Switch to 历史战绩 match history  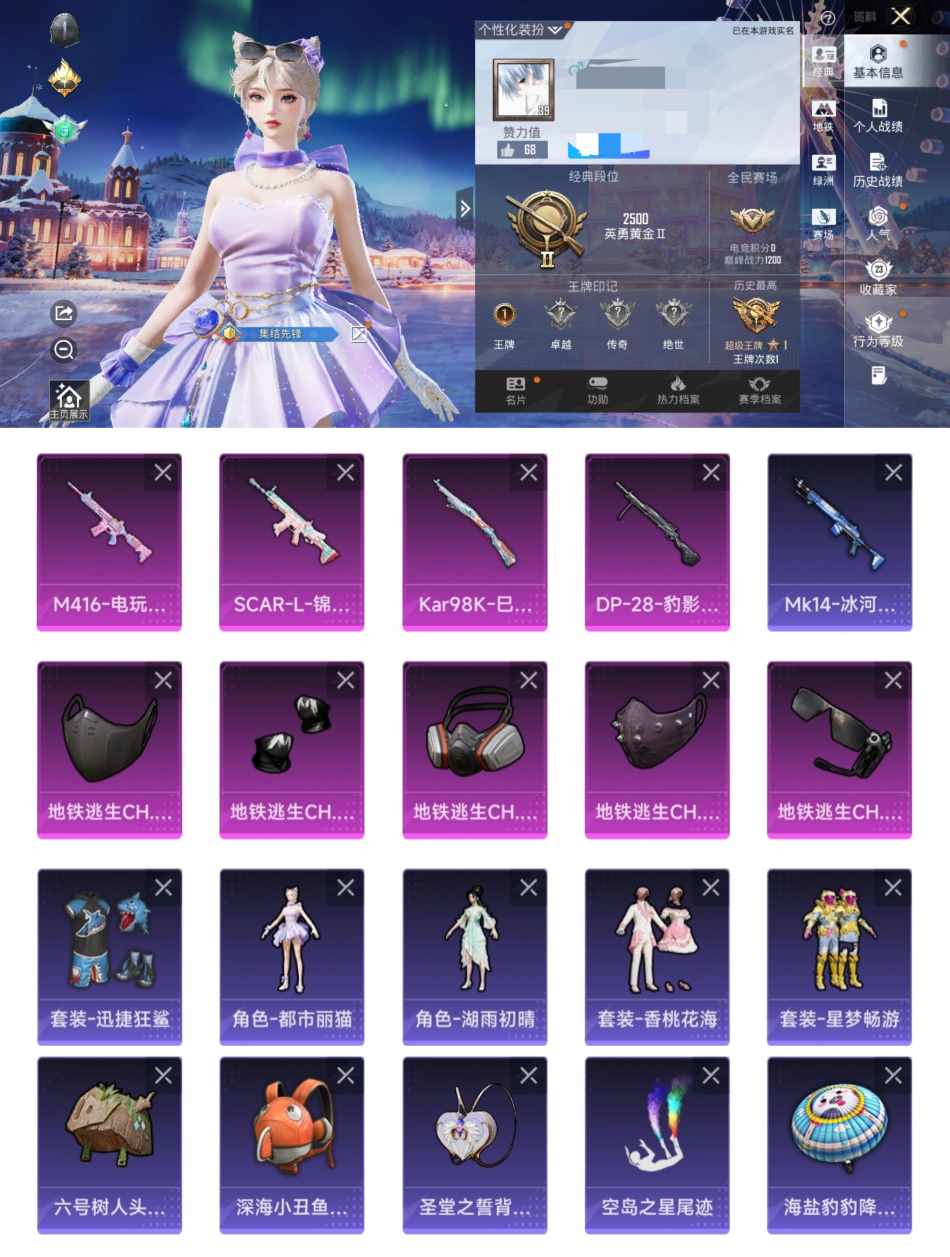click(877, 169)
